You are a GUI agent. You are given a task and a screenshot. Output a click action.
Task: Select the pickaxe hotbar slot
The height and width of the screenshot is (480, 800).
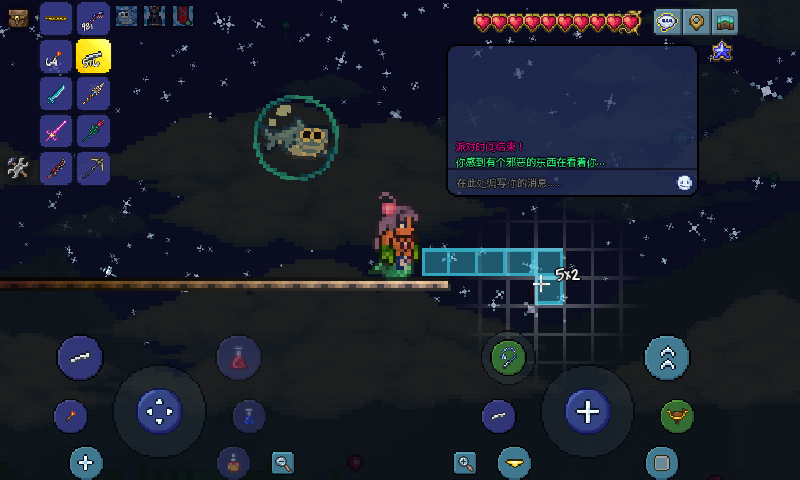(x=93, y=168)
